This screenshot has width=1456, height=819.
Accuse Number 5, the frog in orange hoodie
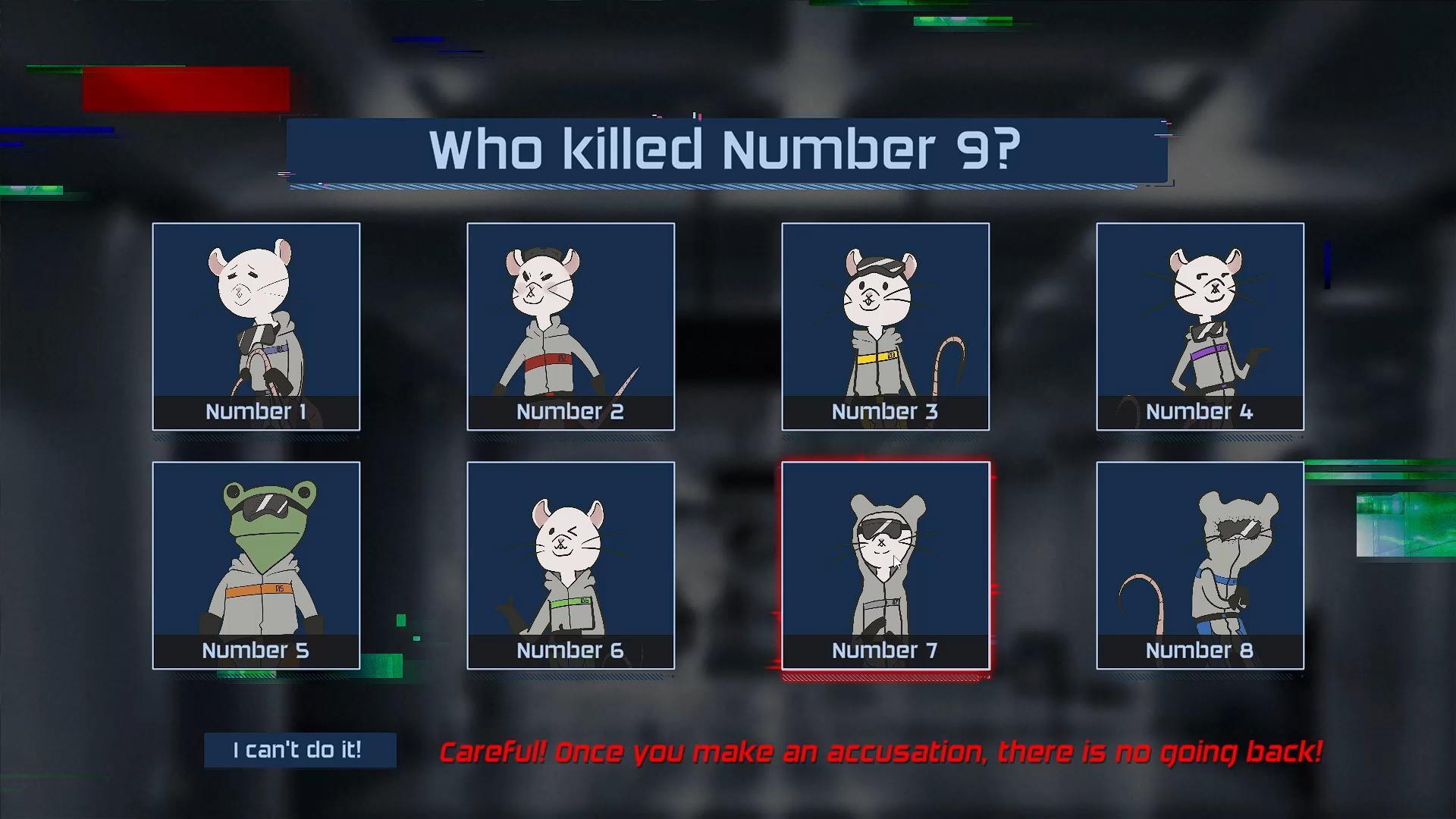pyautogui.click(x=256, y=557)
